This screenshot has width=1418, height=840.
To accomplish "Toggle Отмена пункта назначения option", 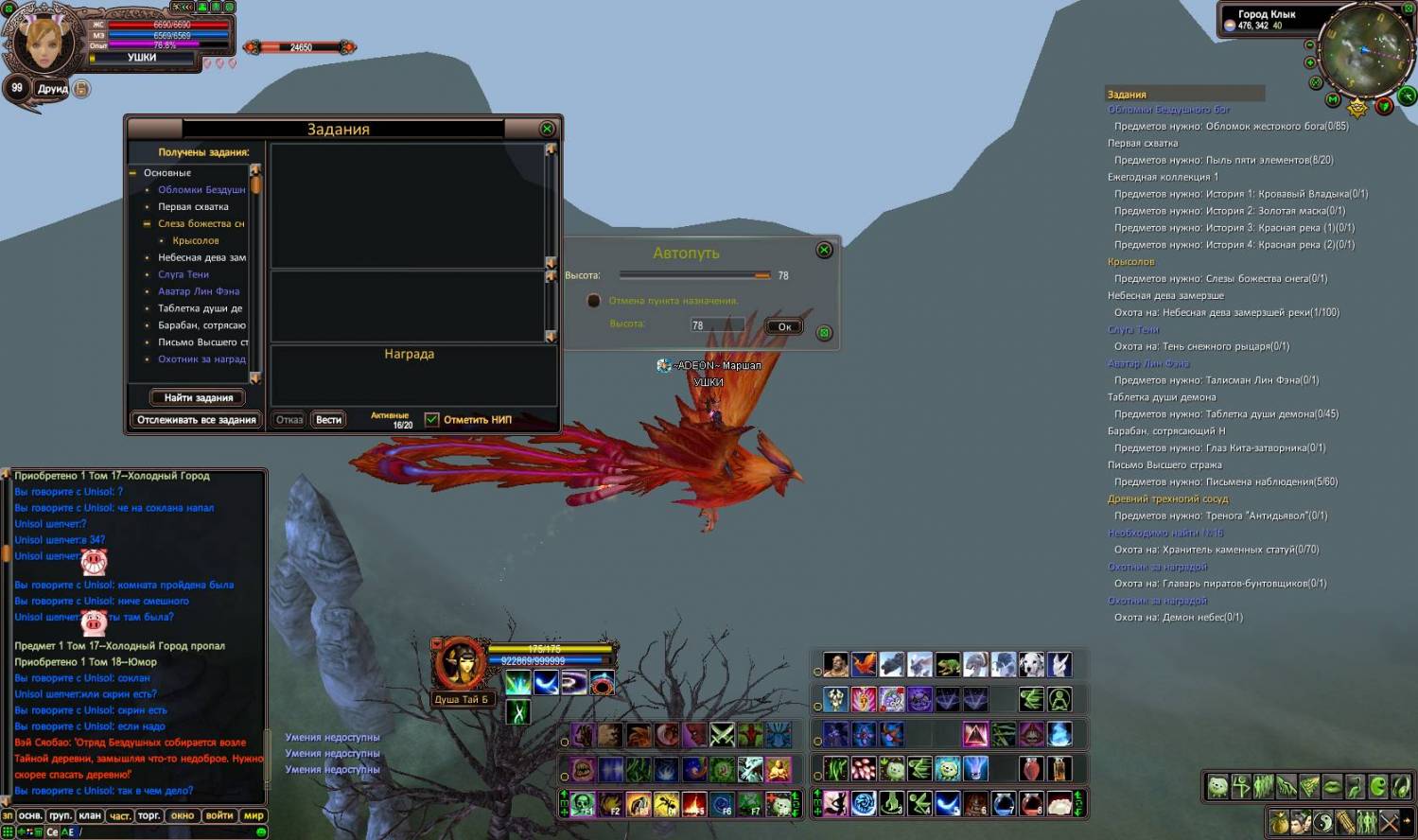I will click(594, 301).
